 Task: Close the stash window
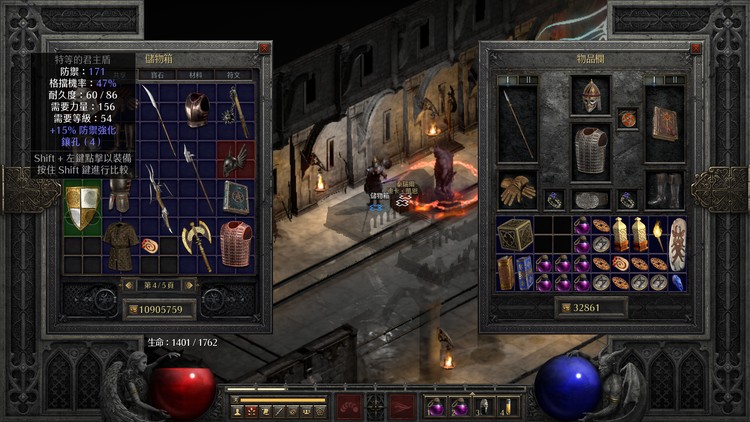tap(264, 47)
